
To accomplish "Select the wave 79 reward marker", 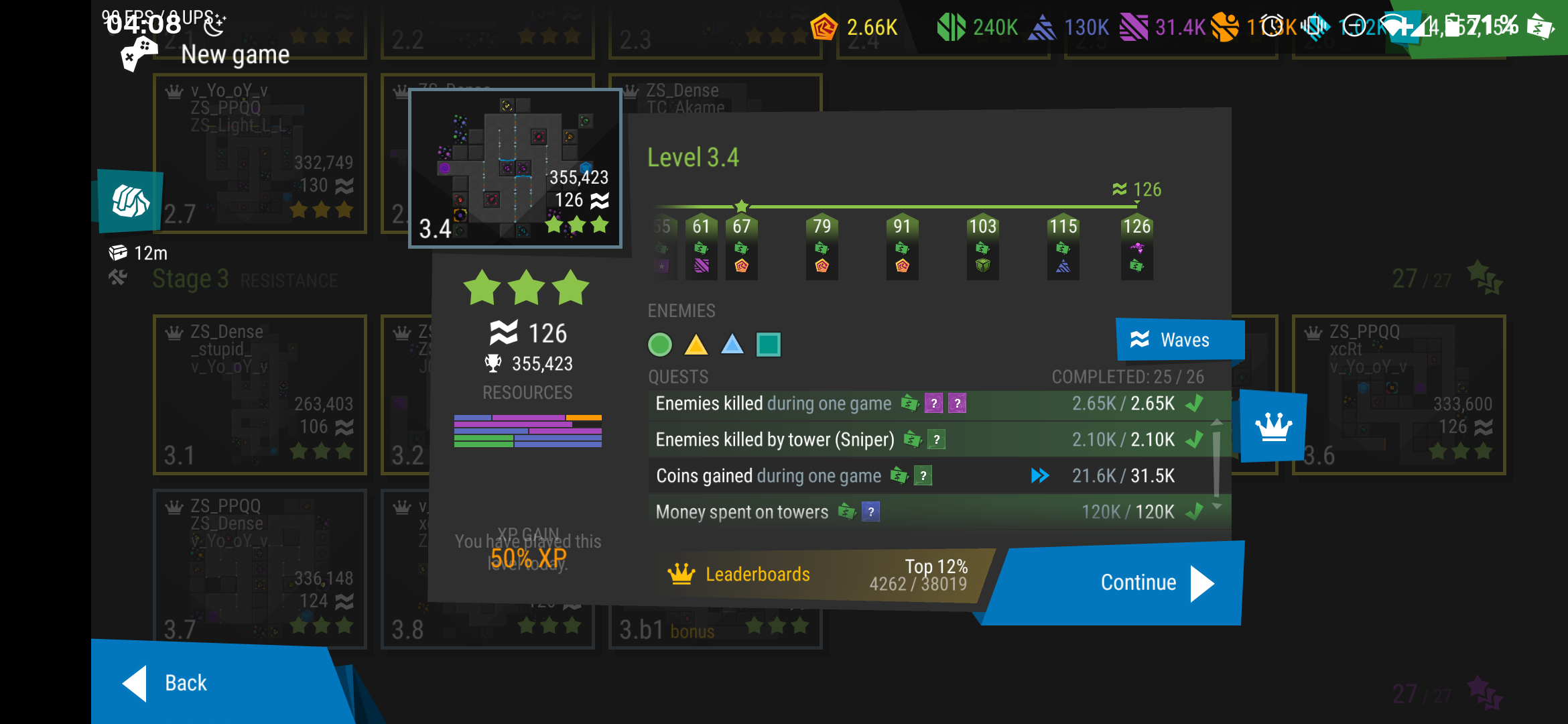I will tap(822, 246).
